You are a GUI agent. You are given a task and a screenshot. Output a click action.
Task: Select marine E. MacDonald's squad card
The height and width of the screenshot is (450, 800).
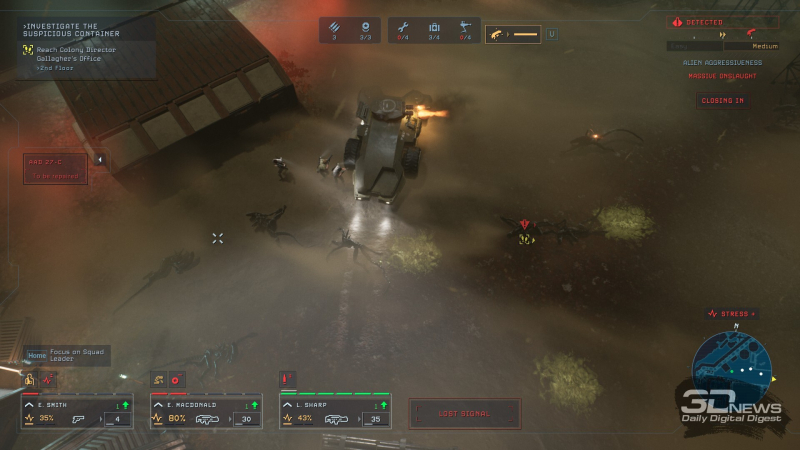(x=205, y=412)
